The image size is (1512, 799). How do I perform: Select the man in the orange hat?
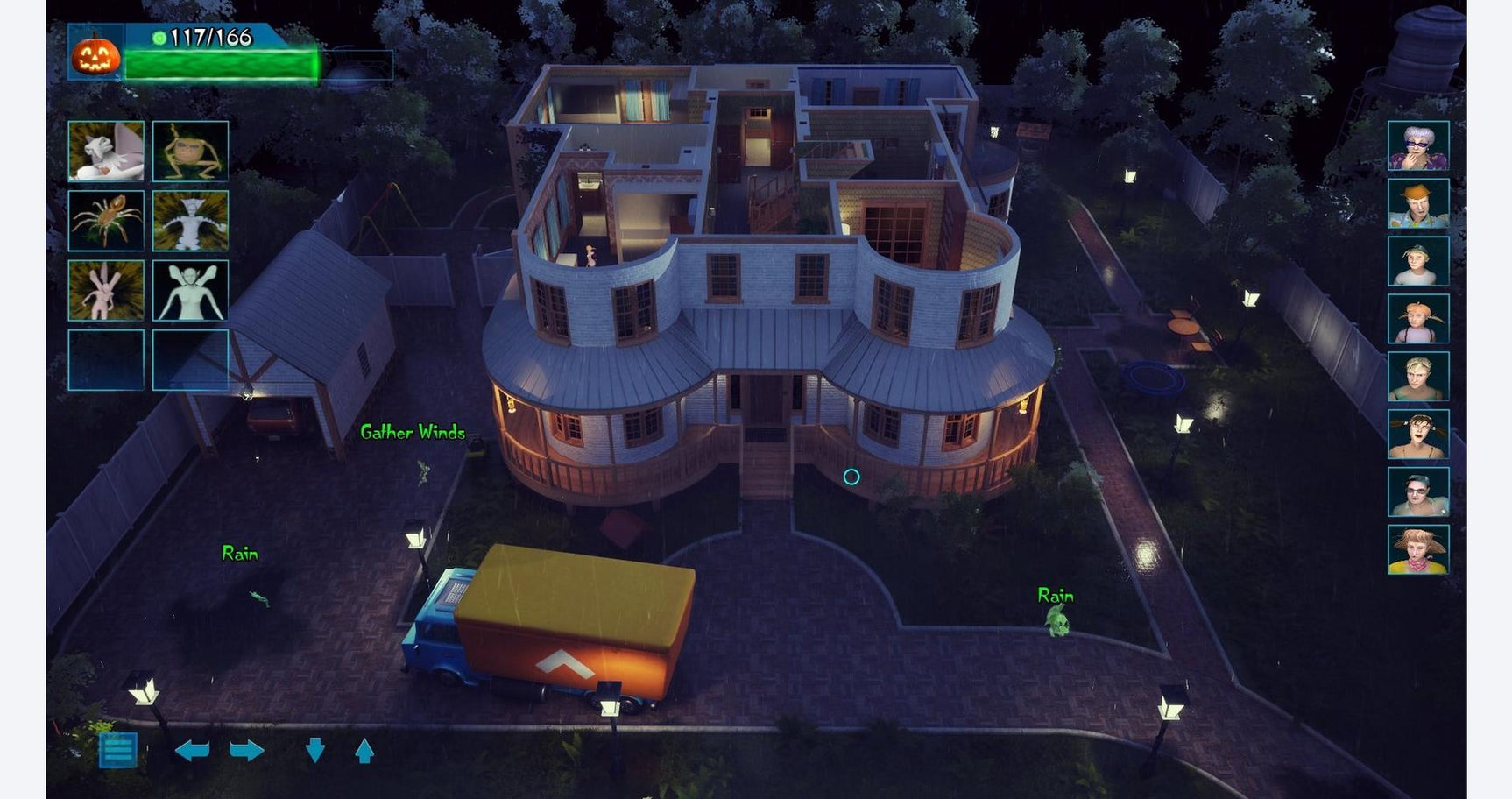tap(1418, 203)
